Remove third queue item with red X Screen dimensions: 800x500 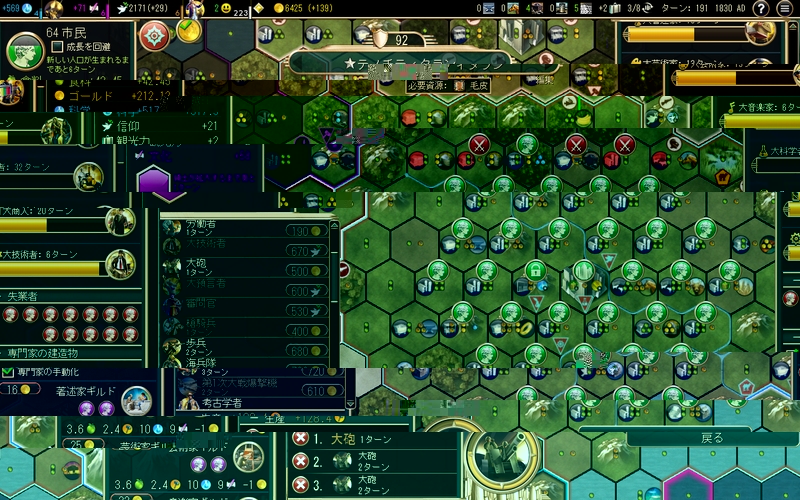click(x=300, y=485)
